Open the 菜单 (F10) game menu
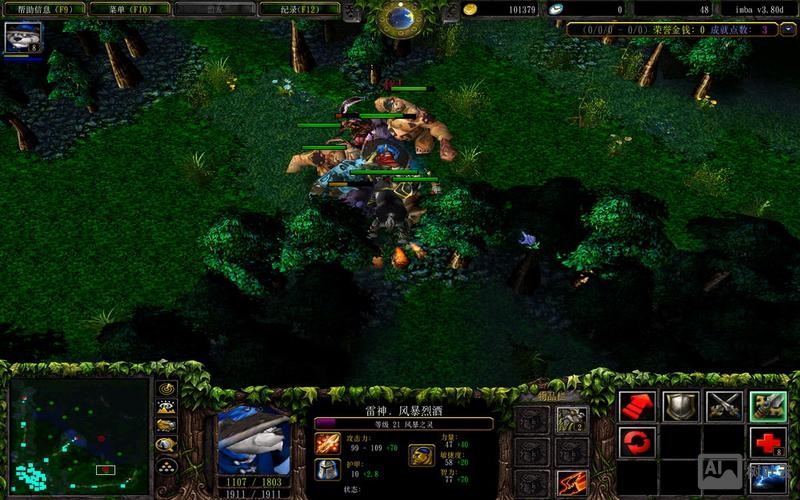This screenshot has height=500, width=800. coord(126,9)
